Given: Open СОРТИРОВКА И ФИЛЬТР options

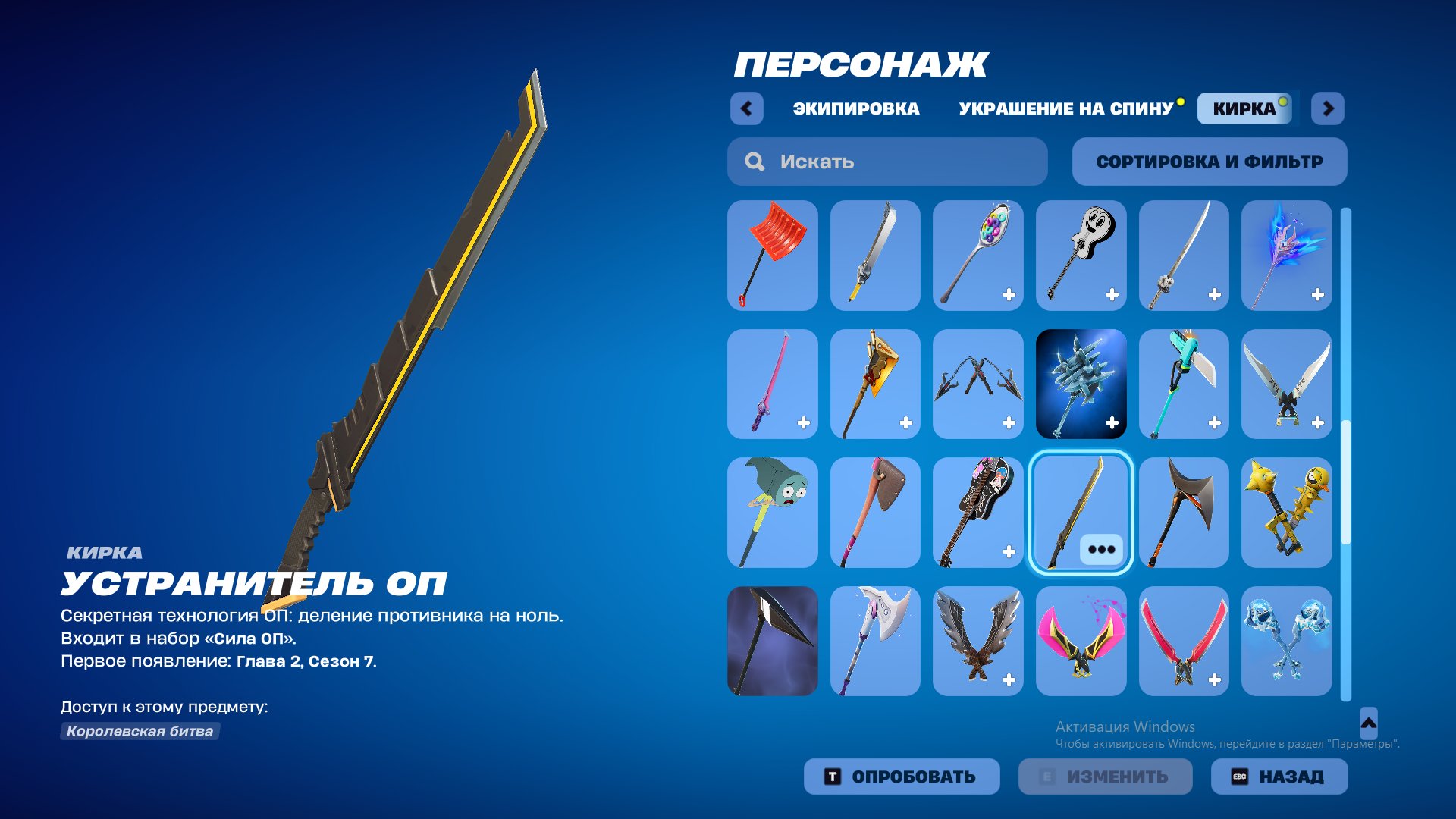Looking at the screenshot, I should click(1209, 161).
